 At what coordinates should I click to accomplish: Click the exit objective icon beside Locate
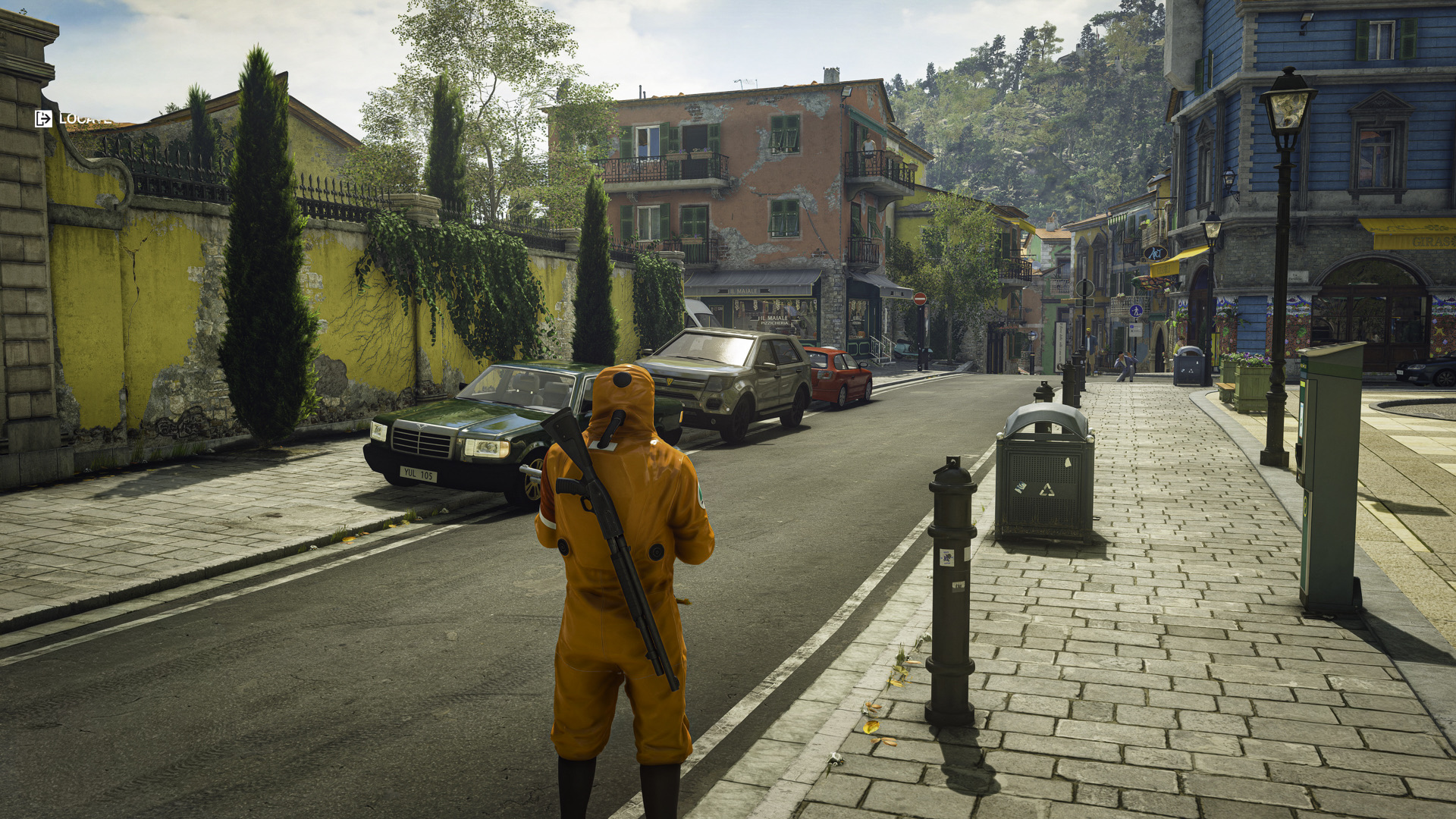tap(43, 118)
